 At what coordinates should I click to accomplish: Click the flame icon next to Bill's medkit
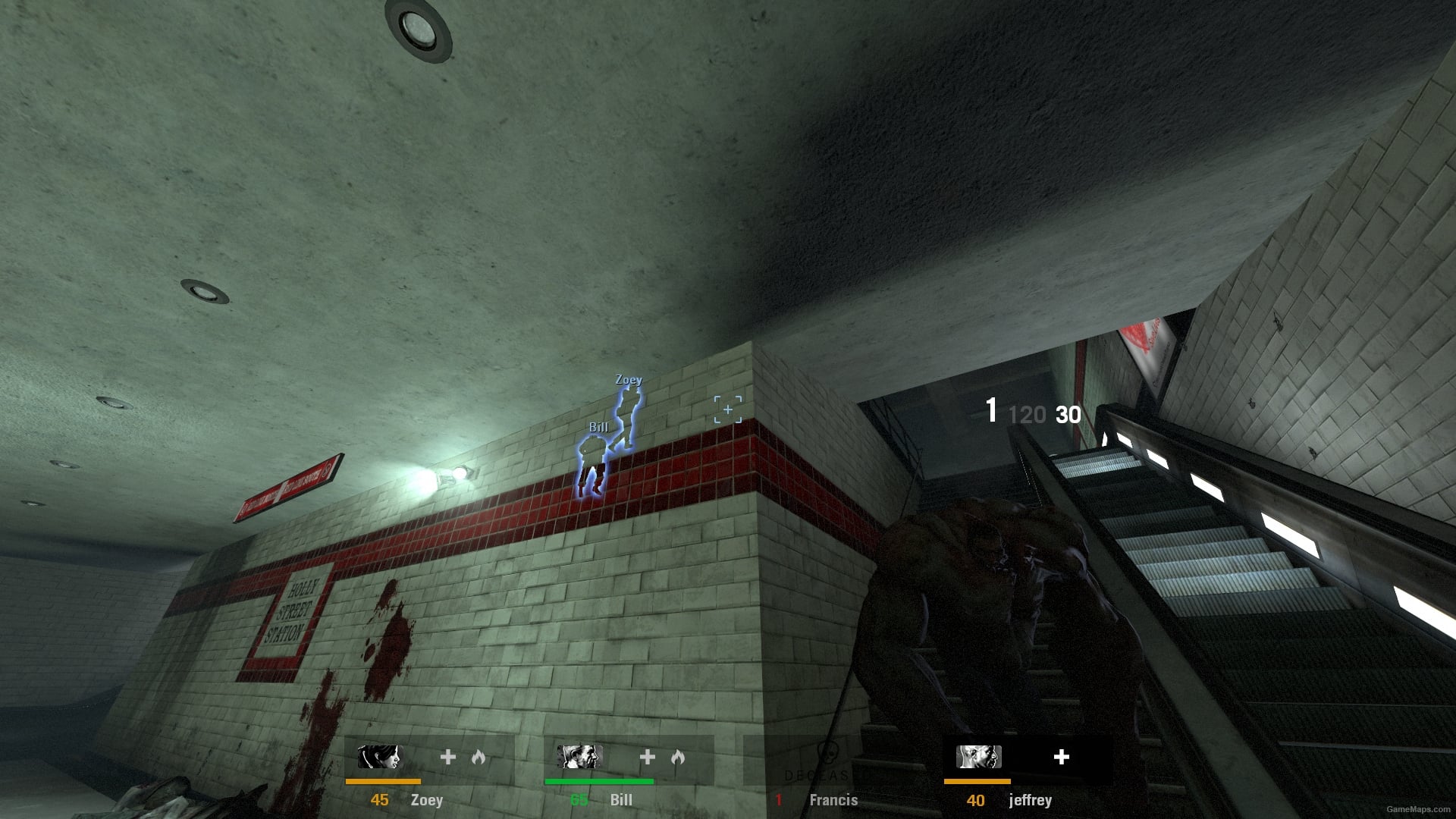click(679, 757)
